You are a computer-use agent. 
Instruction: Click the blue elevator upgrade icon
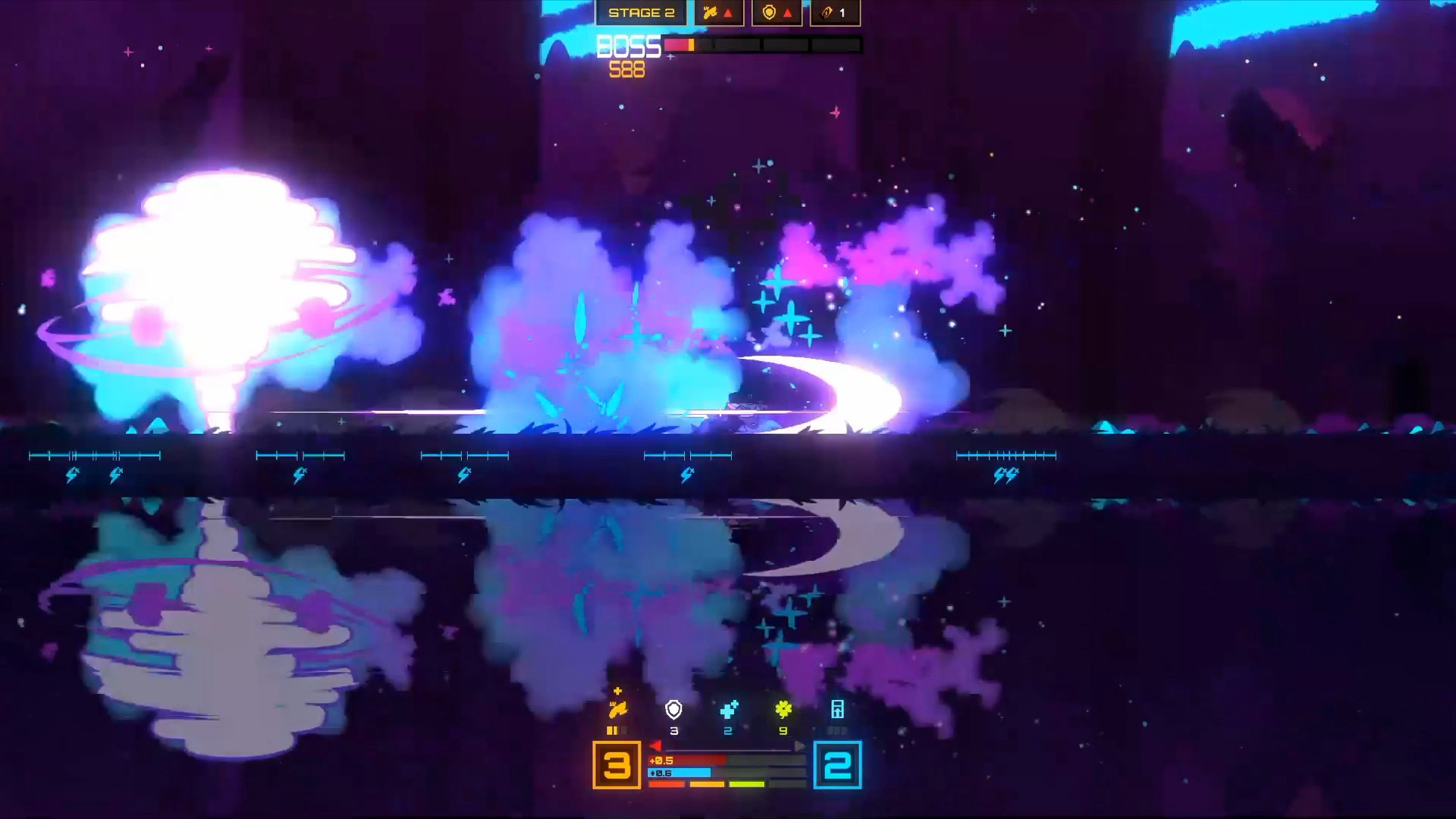point(837,709)
